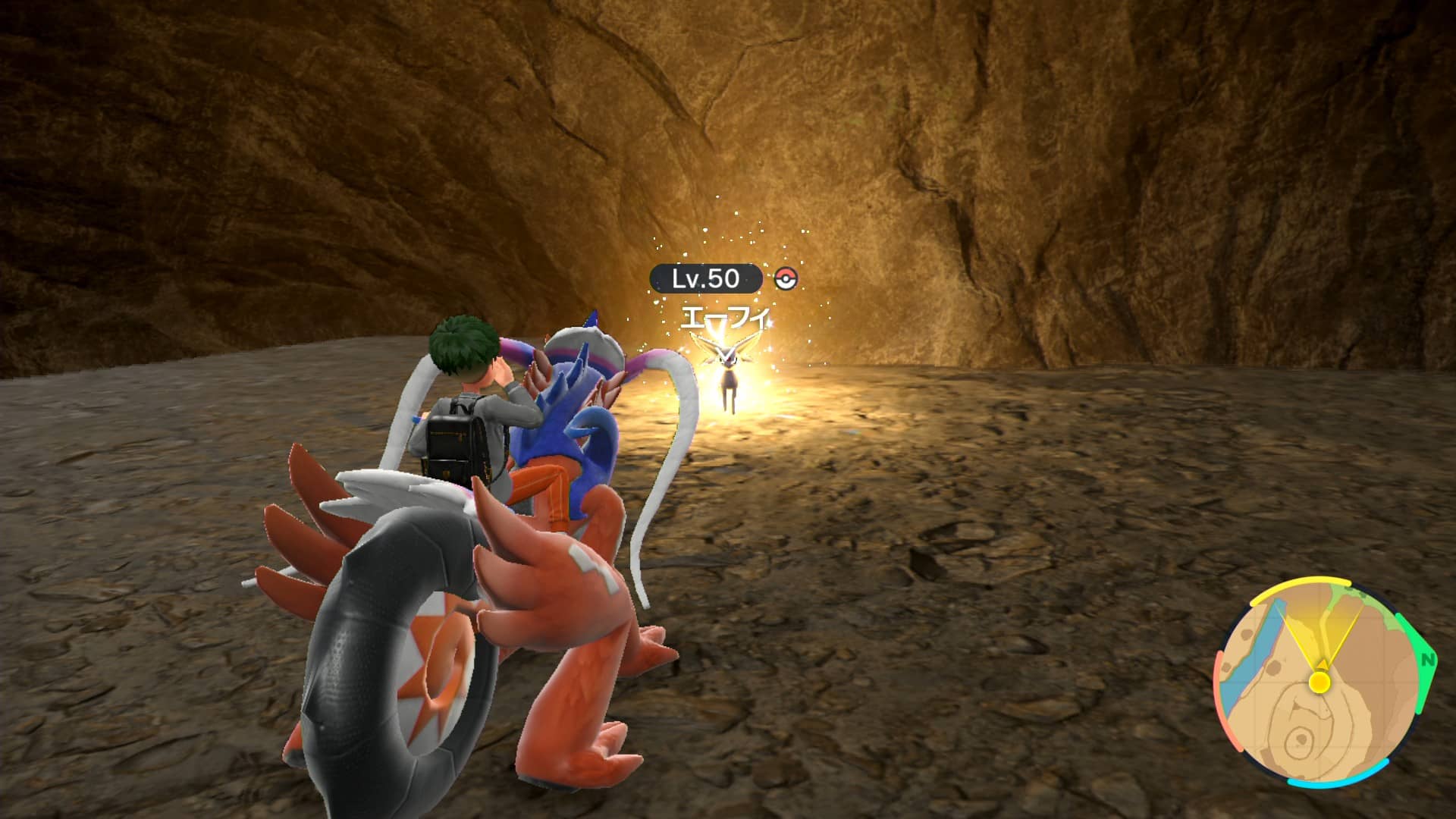Expand the crater area shown on the minimap
The width and height of the screenshot is (1456, 819).
tap(1298, 741)
